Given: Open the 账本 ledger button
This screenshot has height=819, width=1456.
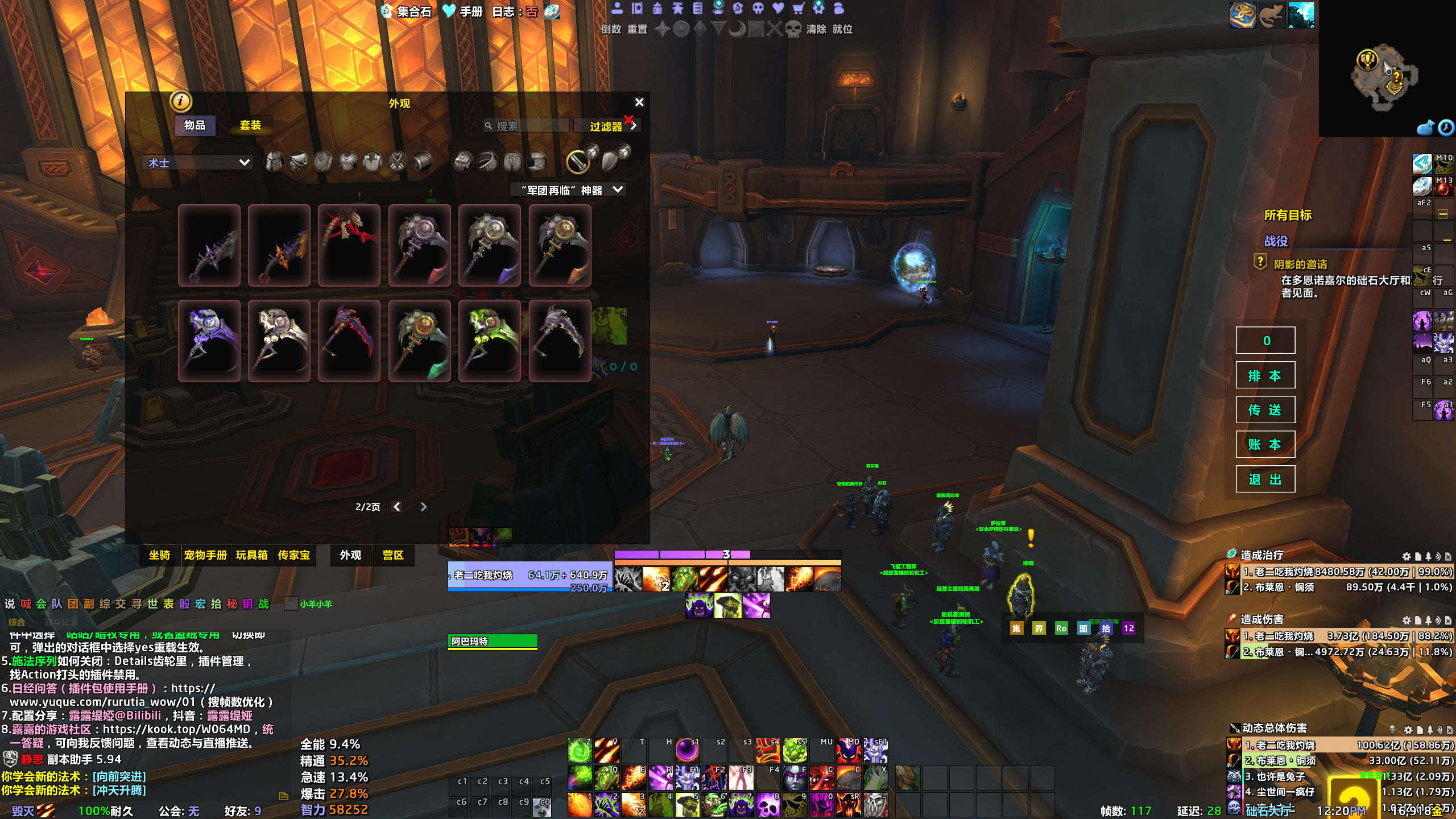Looking at the screenshot, I should point(1265,445).
